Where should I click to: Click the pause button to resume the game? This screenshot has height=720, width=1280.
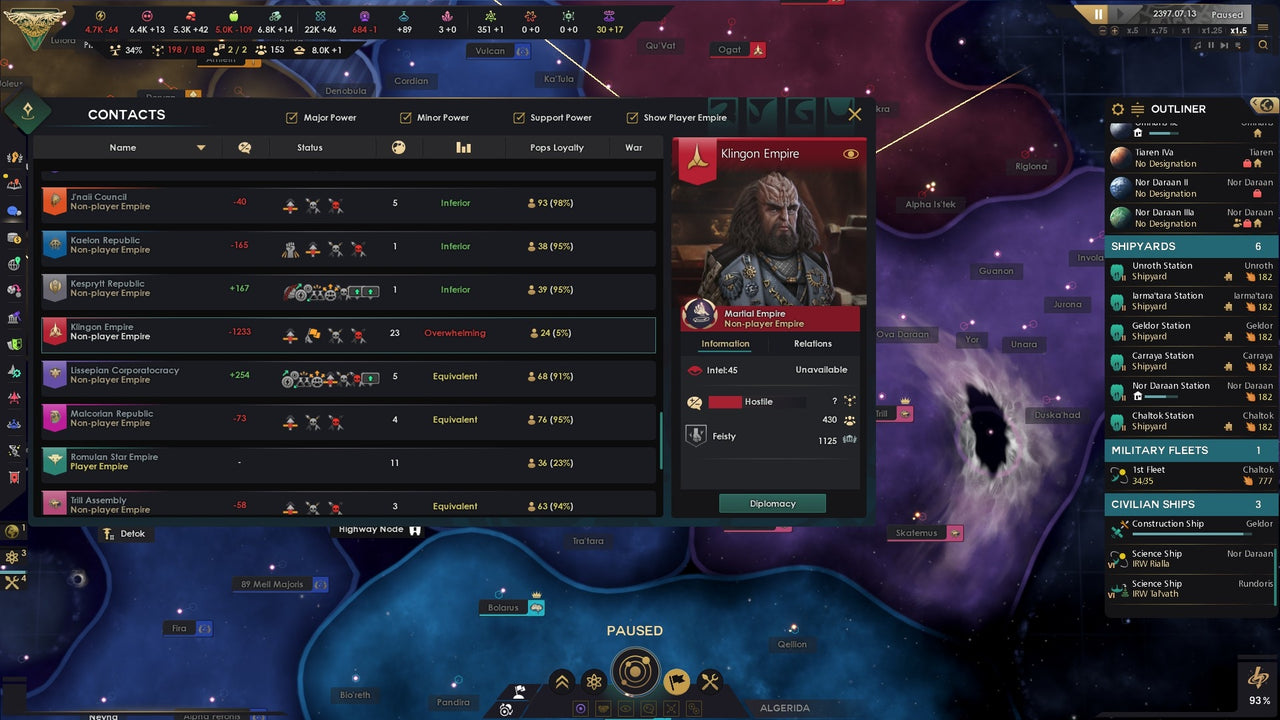1096,14
